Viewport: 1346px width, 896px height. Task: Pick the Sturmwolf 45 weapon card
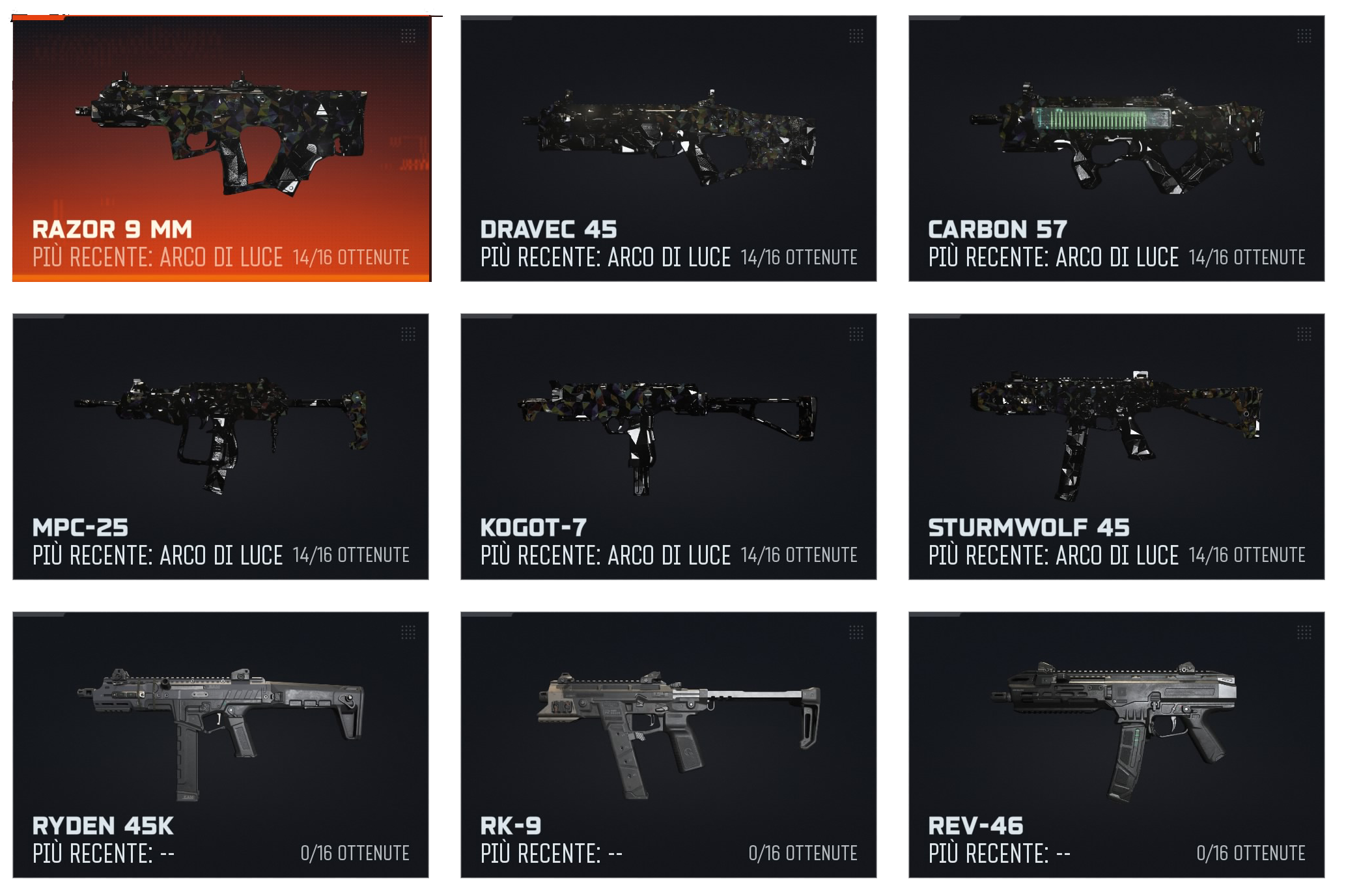[1116, 447]
